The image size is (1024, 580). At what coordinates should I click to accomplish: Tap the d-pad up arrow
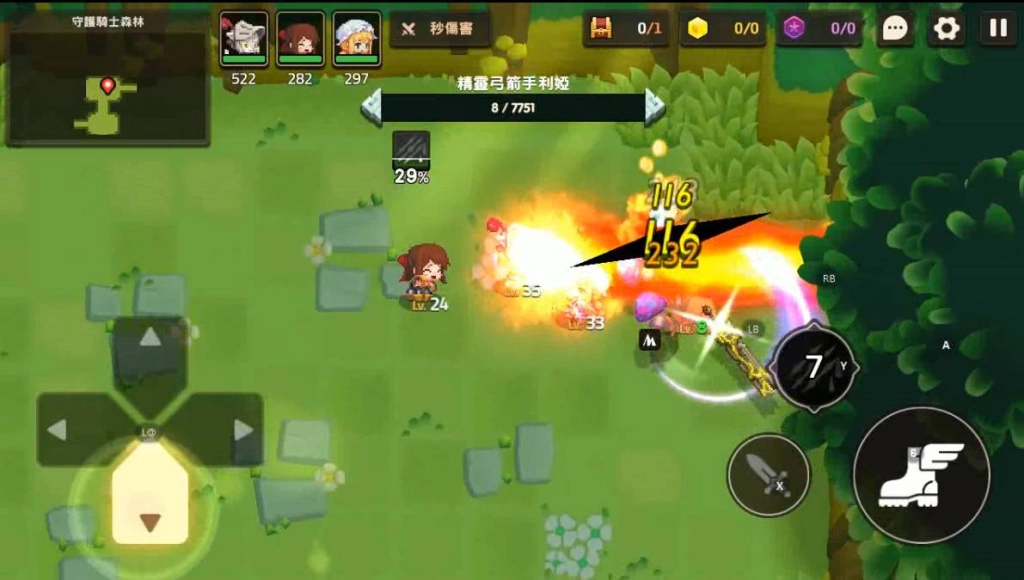point(150,338)
